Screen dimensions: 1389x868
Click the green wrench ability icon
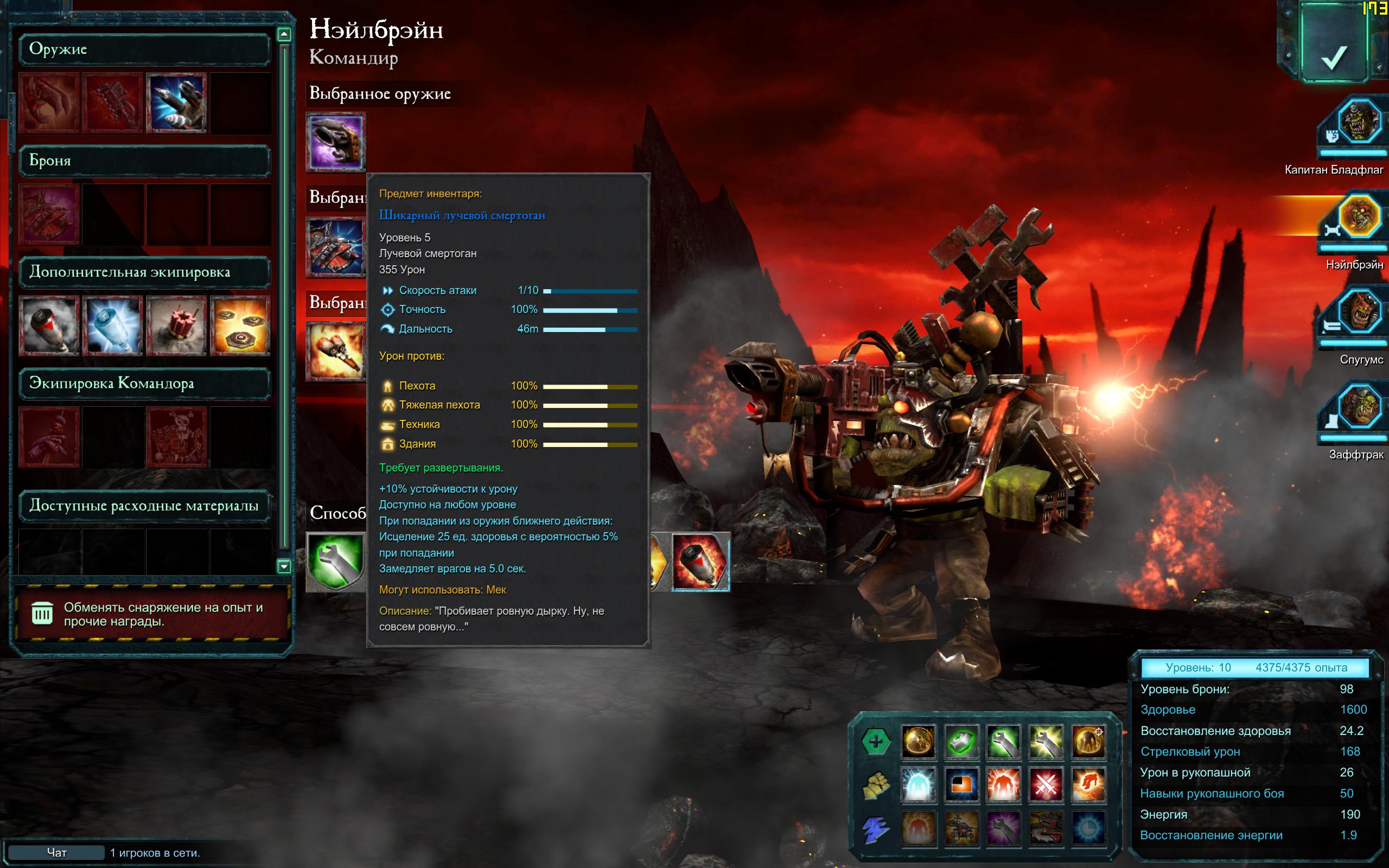pyautogui.click(x=336, y=561)
